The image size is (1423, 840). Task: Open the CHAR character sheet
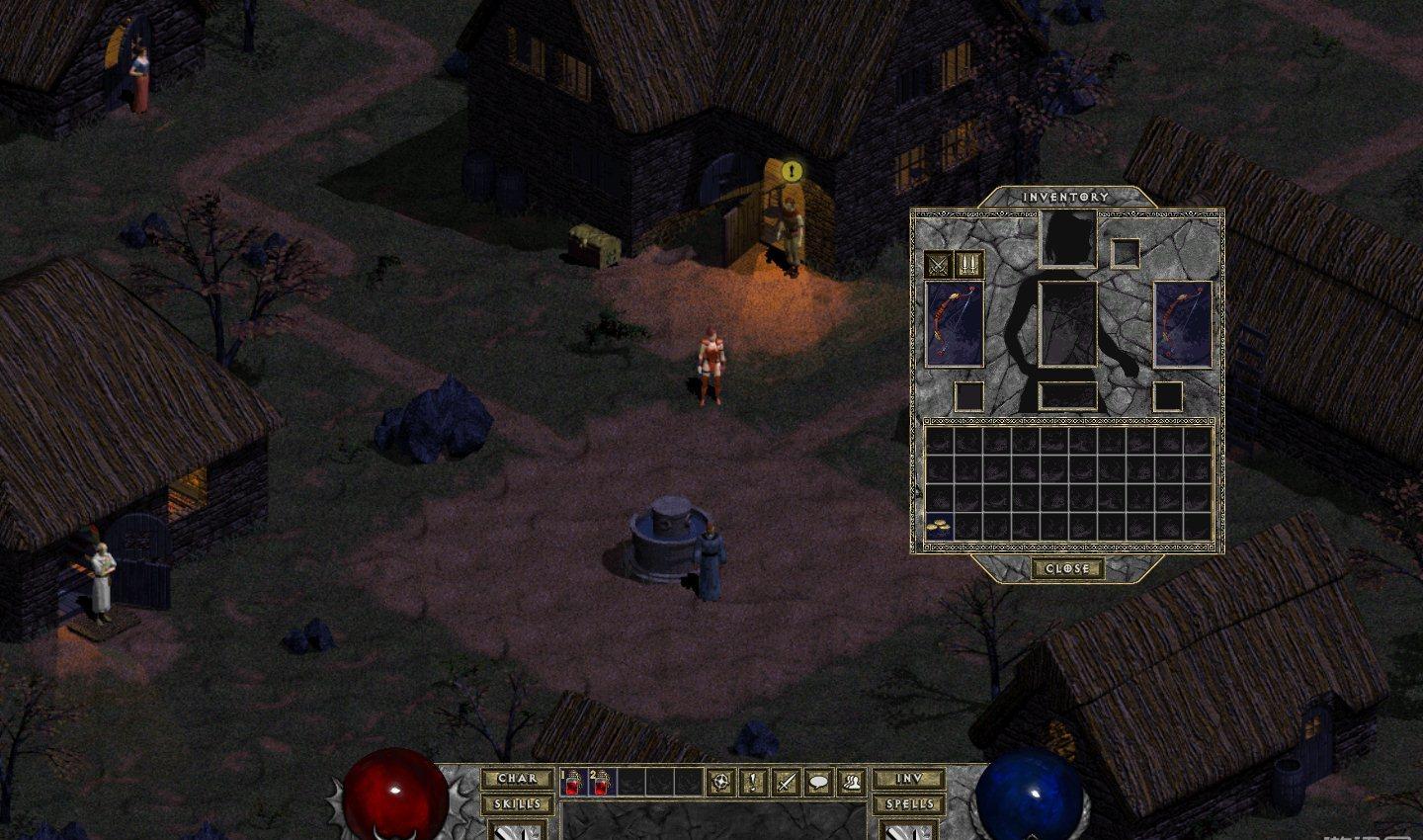[517, 779]
